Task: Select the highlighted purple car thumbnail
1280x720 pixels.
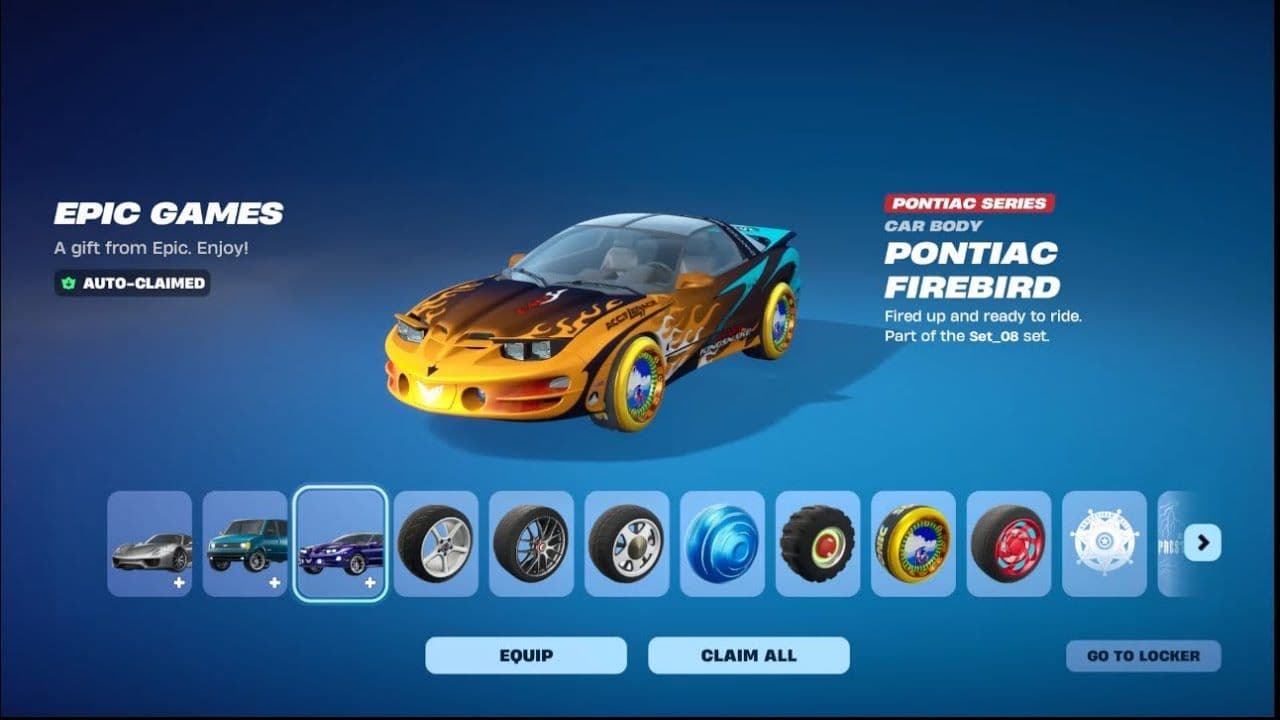Action: coord(340,544)
